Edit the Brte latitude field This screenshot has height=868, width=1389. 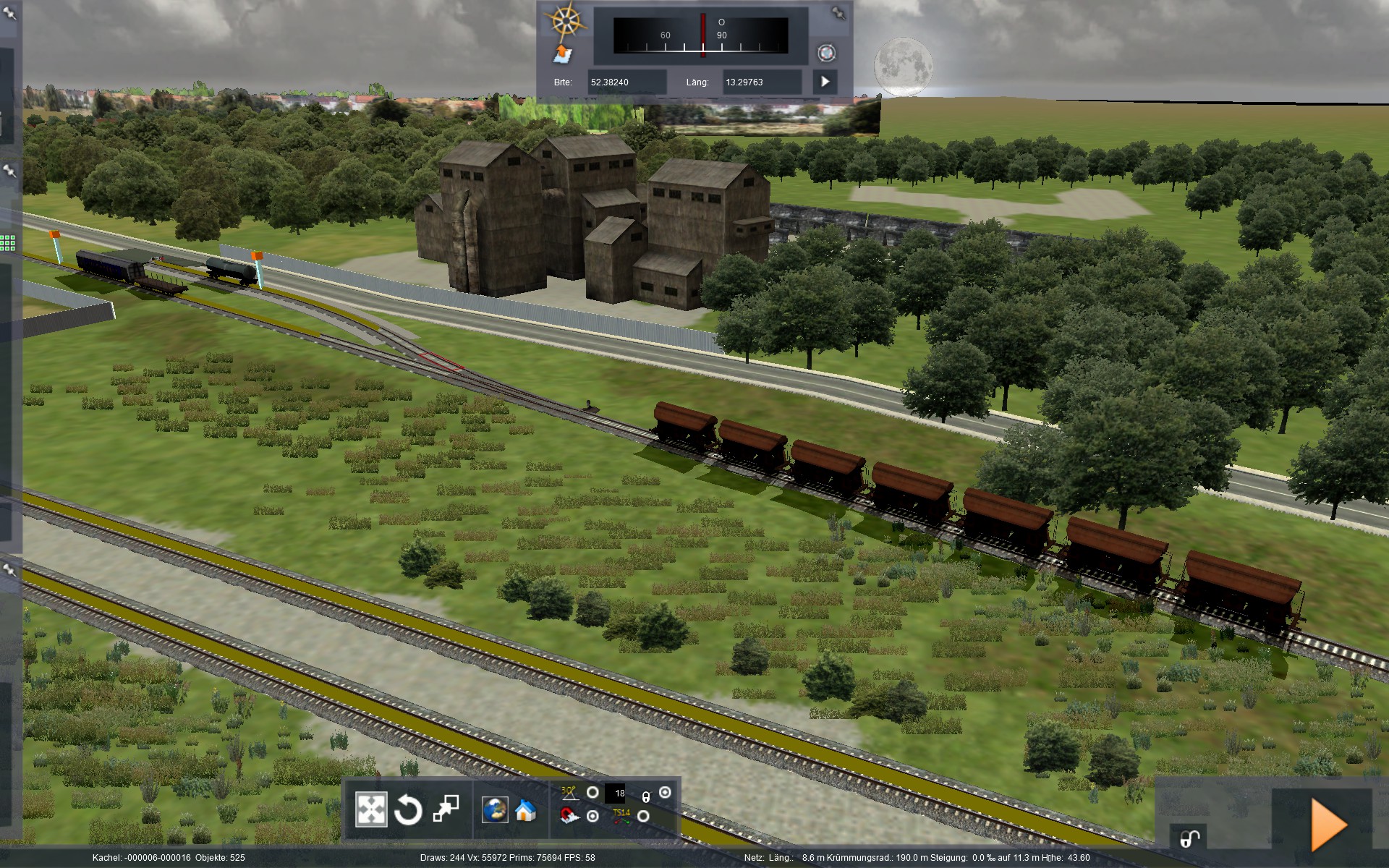coord(626,82)
